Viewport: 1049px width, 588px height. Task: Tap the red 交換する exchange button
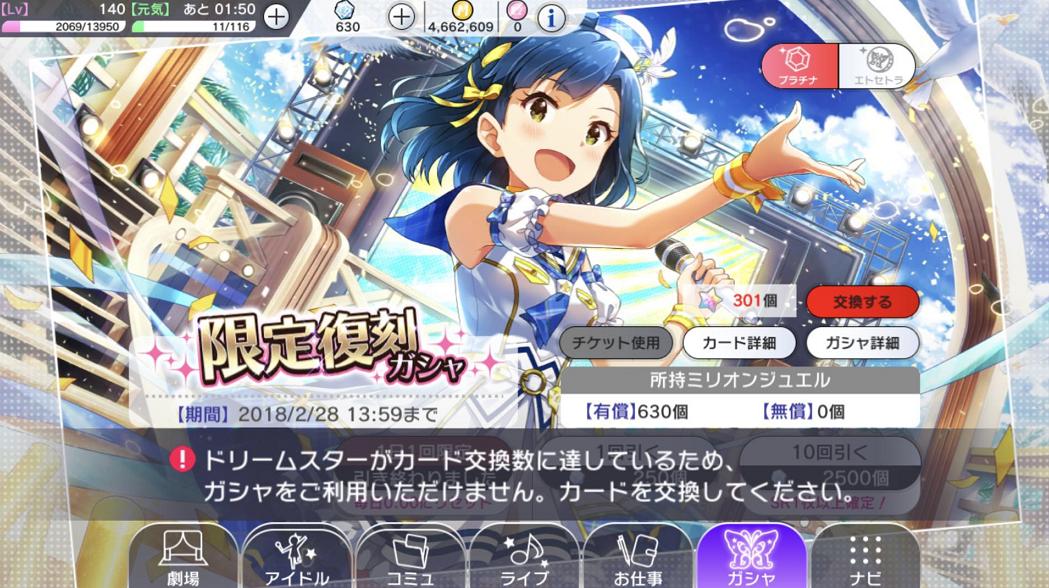862,301
